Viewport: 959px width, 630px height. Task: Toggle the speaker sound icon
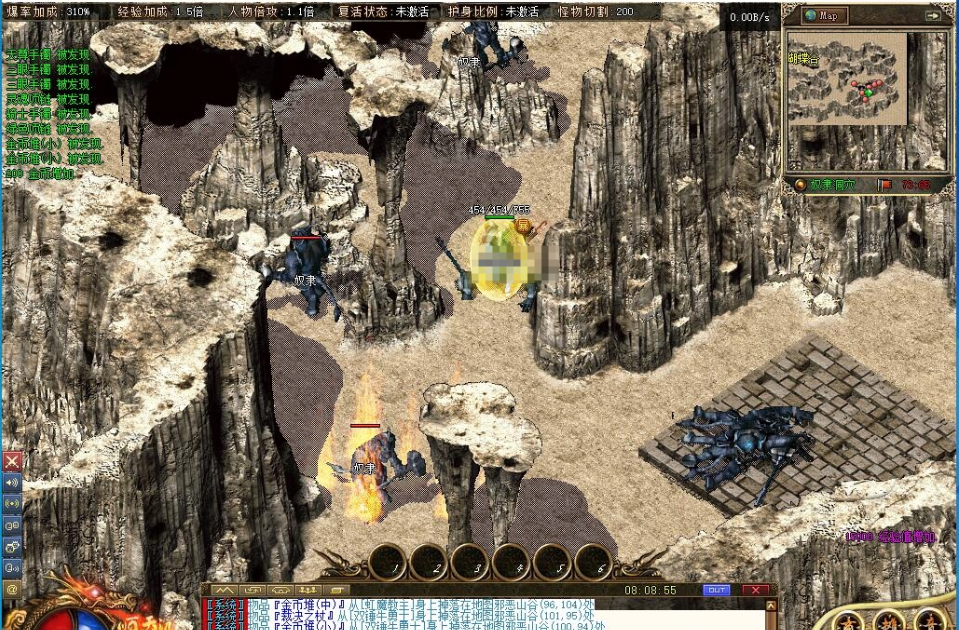click(x=12, y=482)
